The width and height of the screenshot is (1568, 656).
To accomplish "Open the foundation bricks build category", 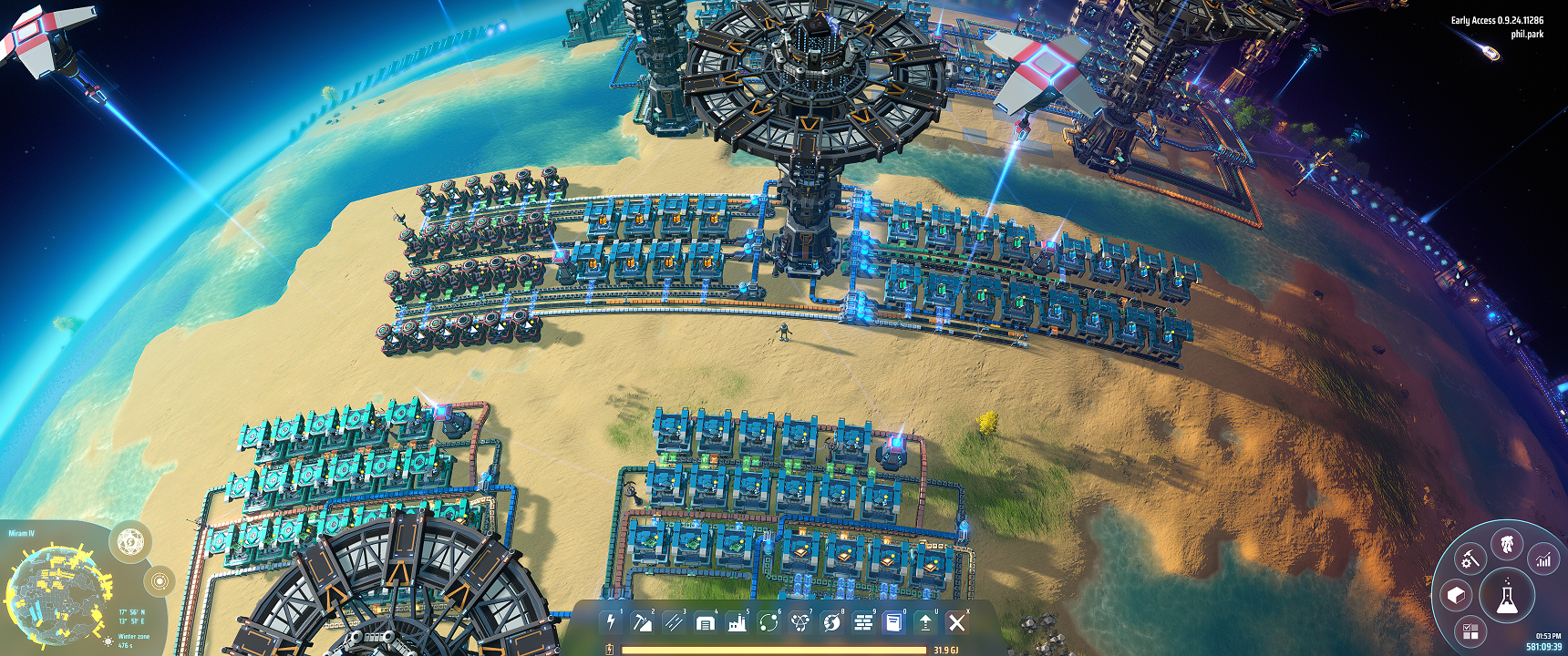I will [862, 622].
